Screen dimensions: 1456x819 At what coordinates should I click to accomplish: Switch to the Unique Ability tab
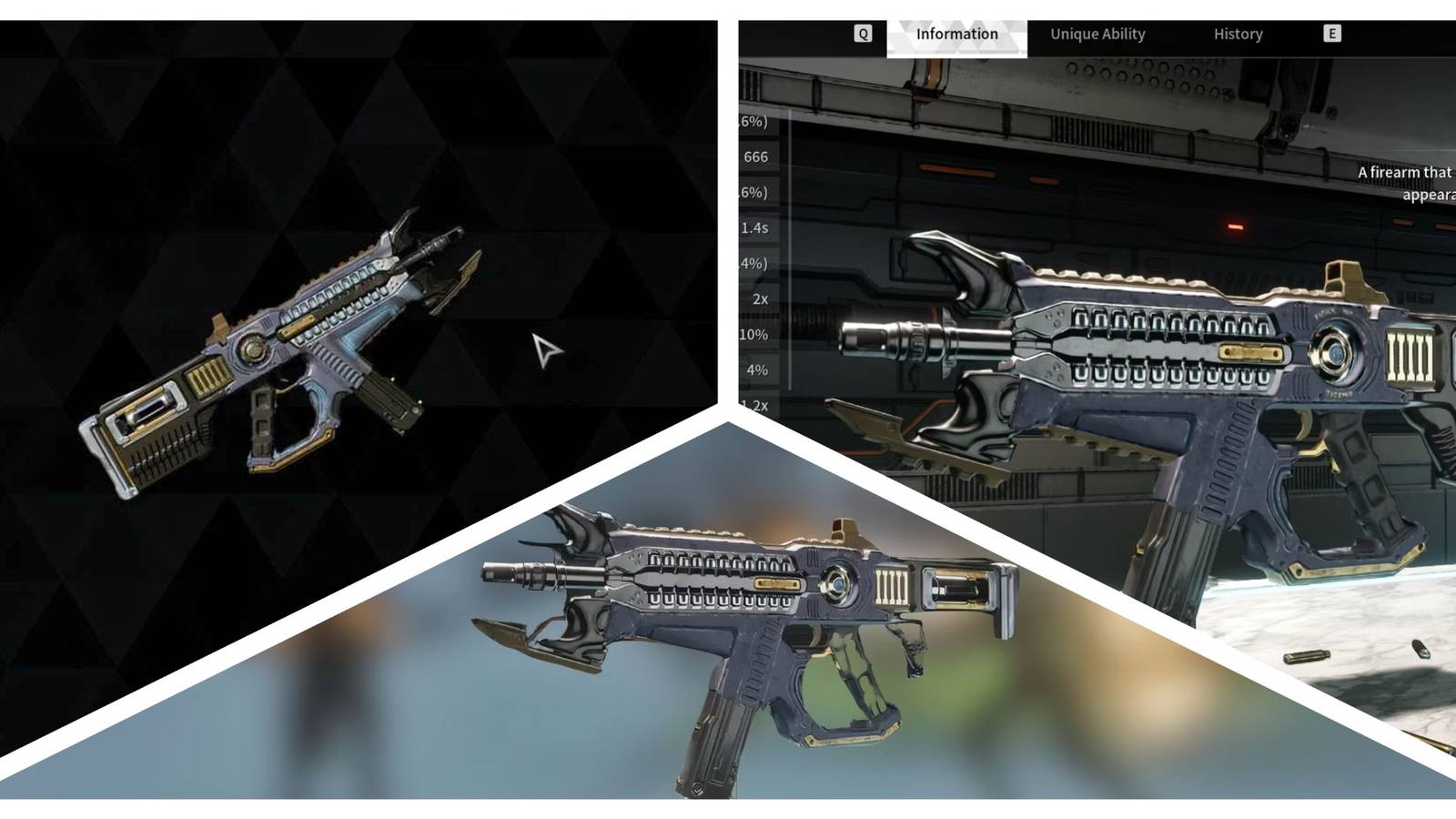pos(1097,34)
